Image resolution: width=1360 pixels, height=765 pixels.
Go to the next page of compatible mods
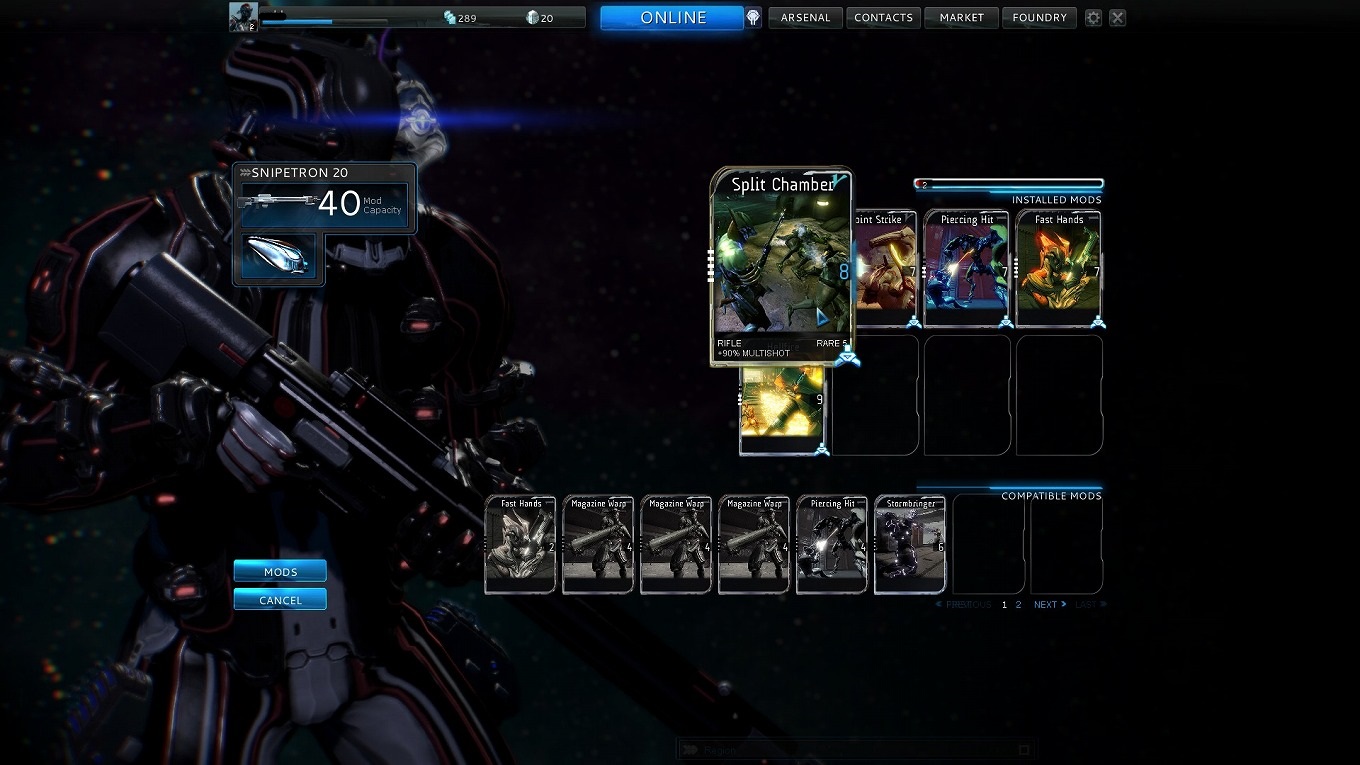coord(1049,605)
